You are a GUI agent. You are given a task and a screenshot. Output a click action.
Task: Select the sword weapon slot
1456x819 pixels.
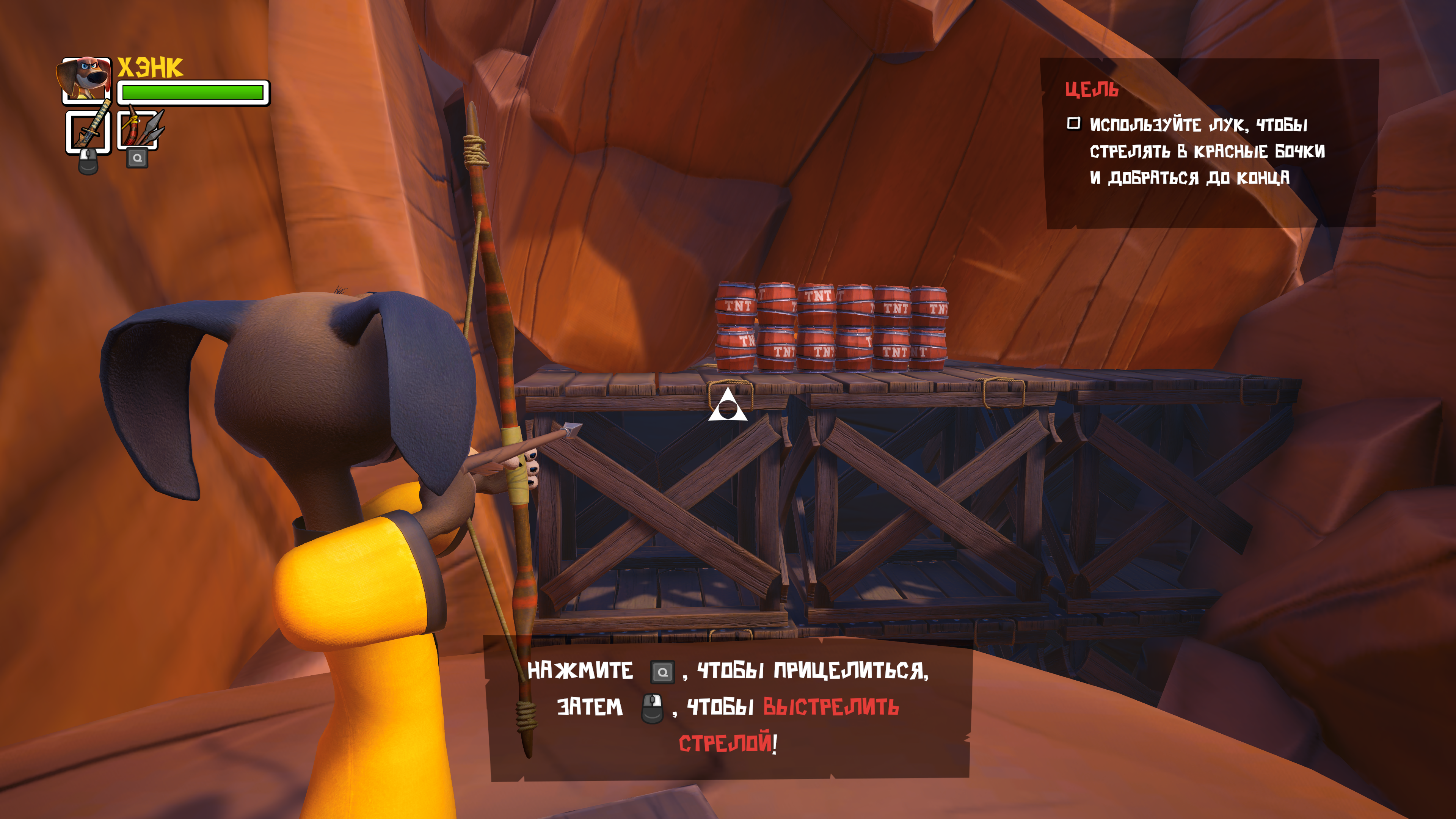[88, 132]
